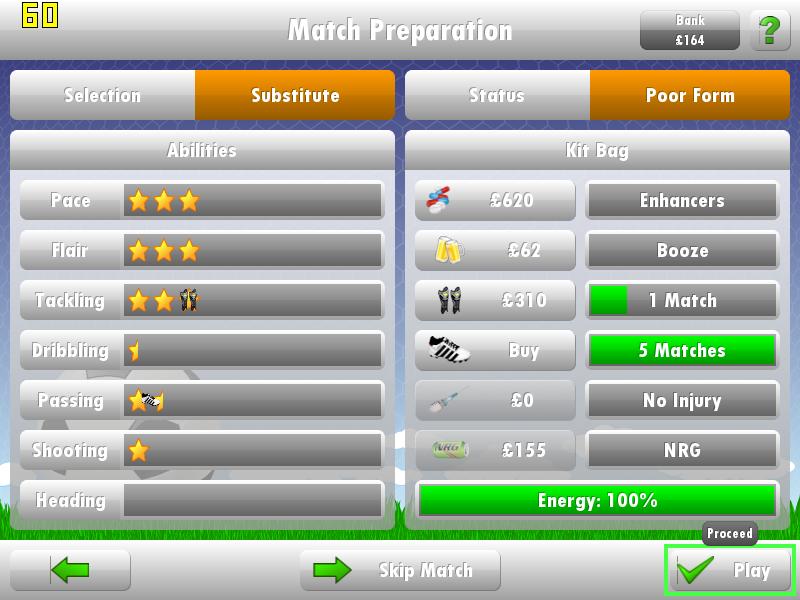This screenshot has height=600, width=800.
Task: Go back with the green left arrow
Action: pos(70,570)
